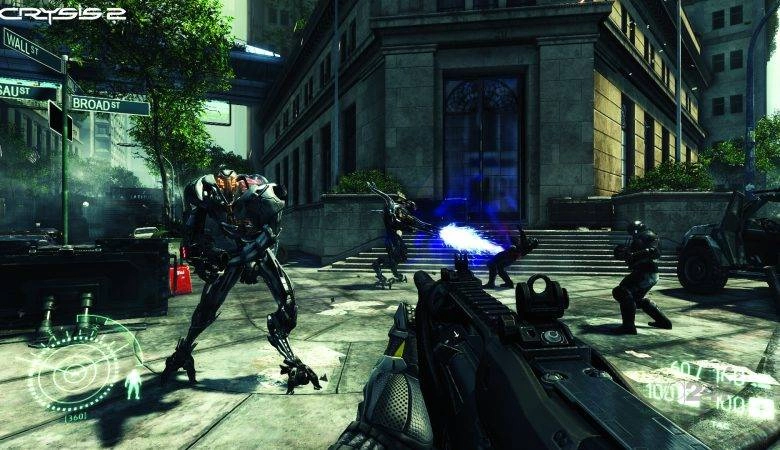This screenshot has height=450, width=780.
Task: Select the standing soldier stance icon
Action: pyautogui.click(x=133, y=384)
